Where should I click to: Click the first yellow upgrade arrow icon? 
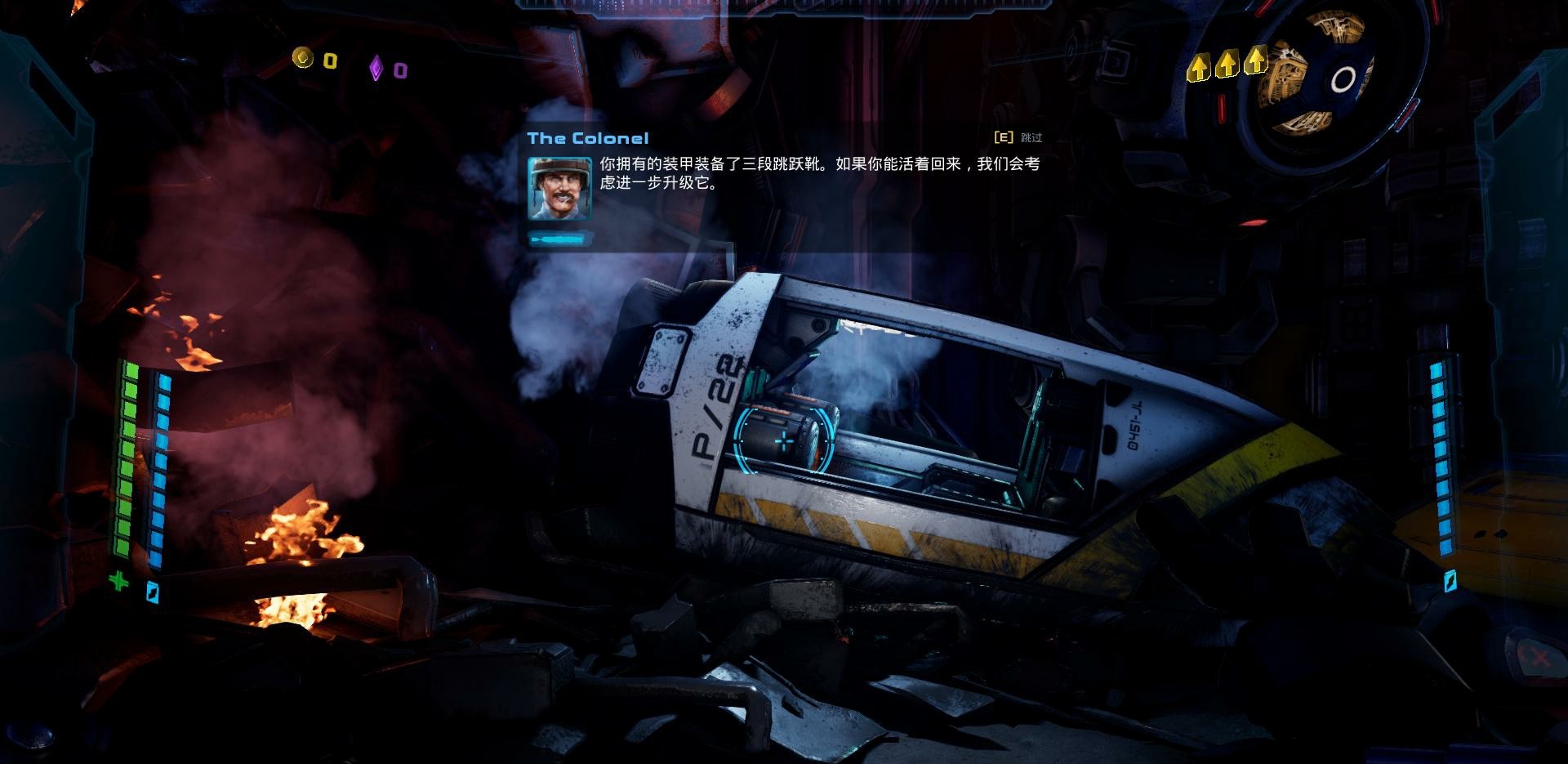click(1198, 69)
